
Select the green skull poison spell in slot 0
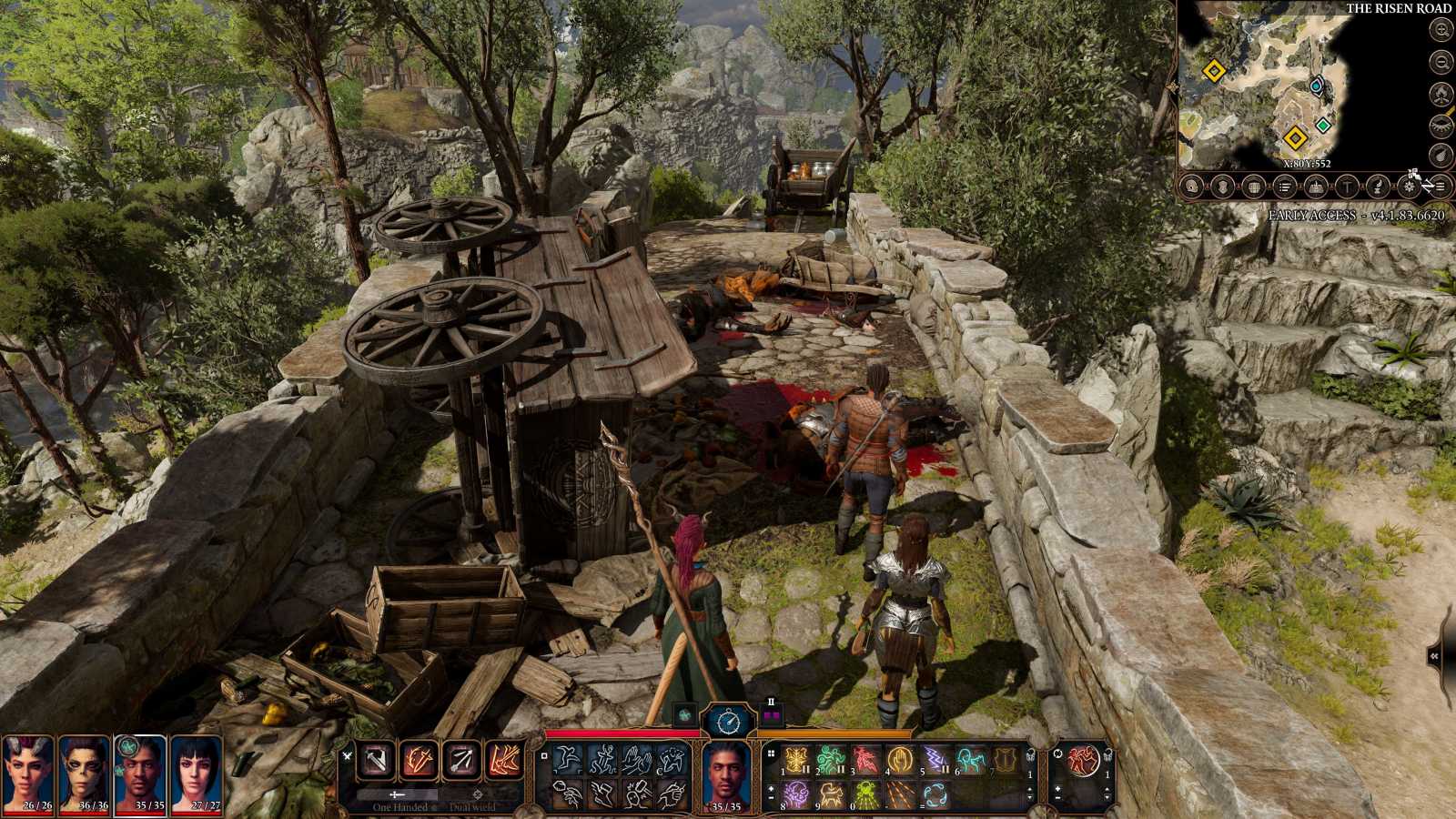point(865,795)
